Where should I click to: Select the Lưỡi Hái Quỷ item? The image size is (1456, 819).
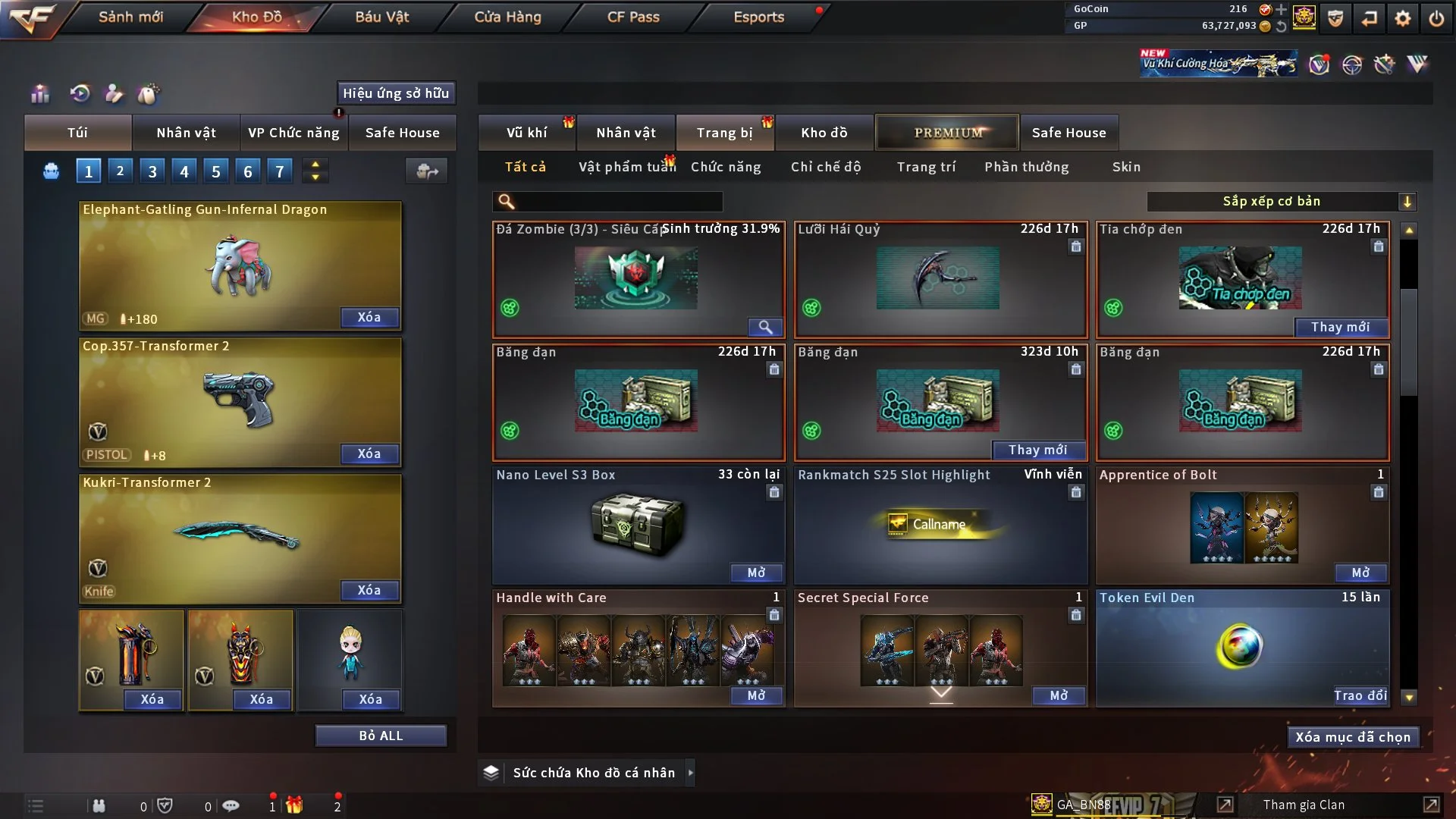(940, 279)
